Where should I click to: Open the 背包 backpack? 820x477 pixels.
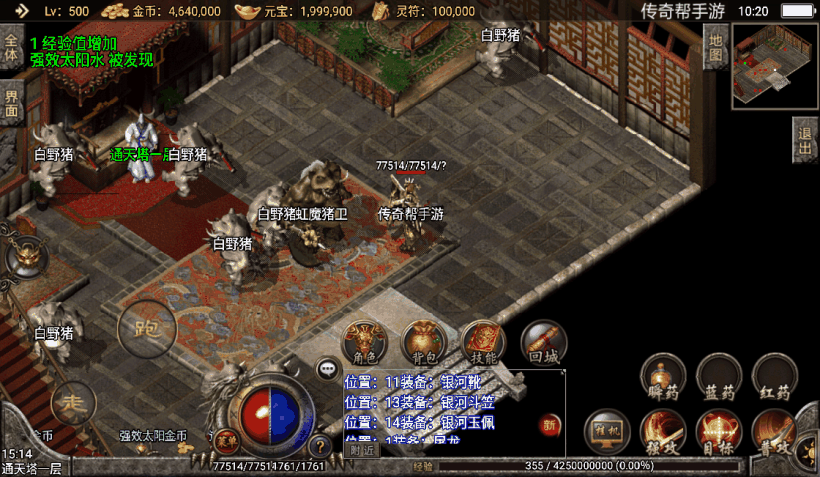click(x=424, y=343)
